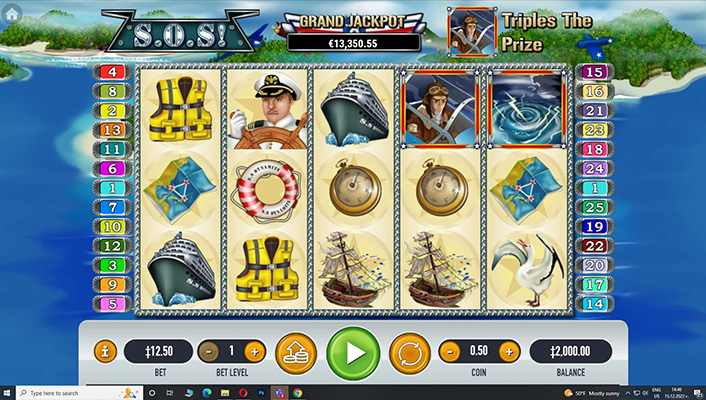Select payline 5 marker
Screen dimensions: 706x400
(x=110, y=304)
